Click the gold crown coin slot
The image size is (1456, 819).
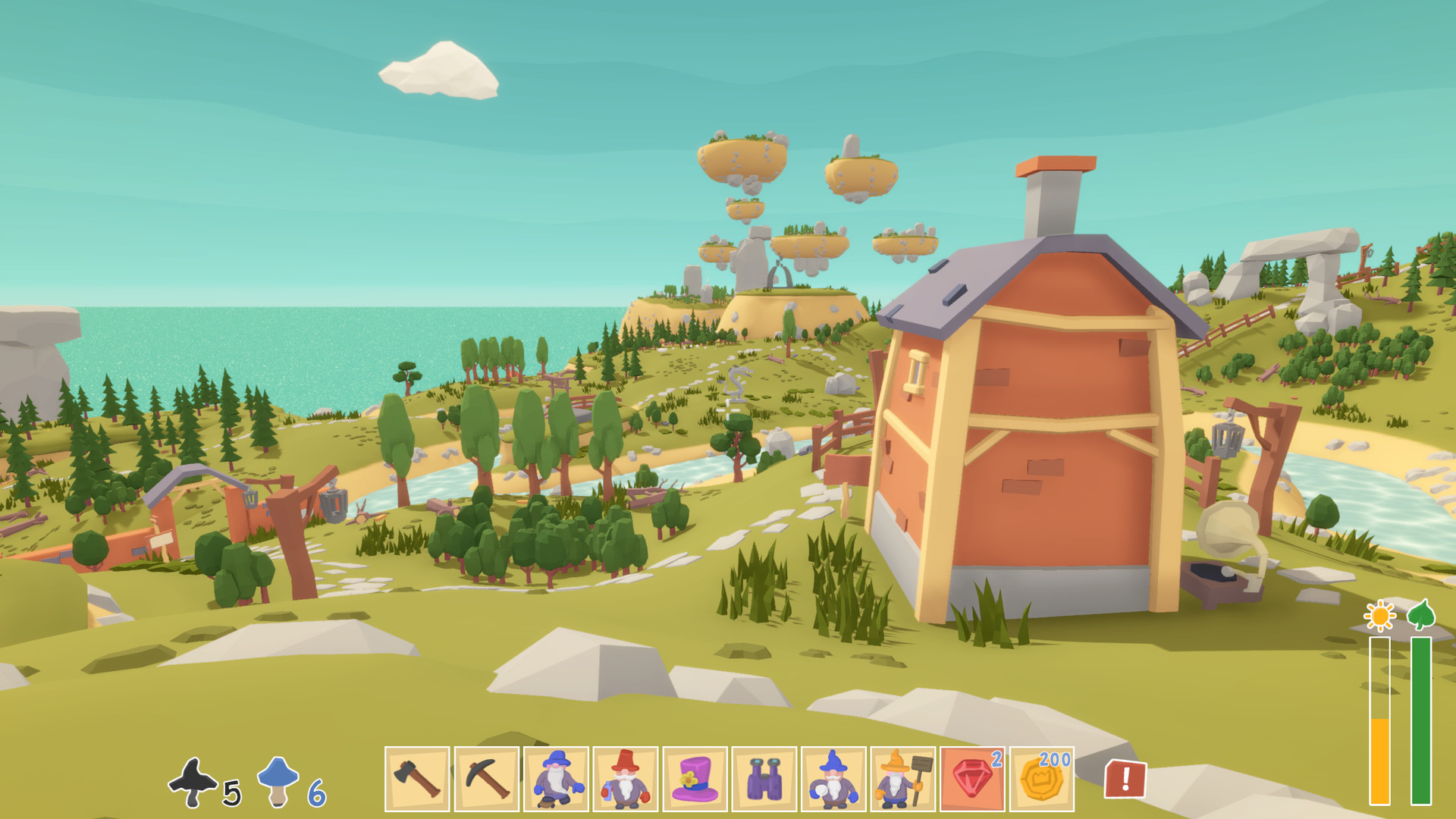coord(1042,779)
